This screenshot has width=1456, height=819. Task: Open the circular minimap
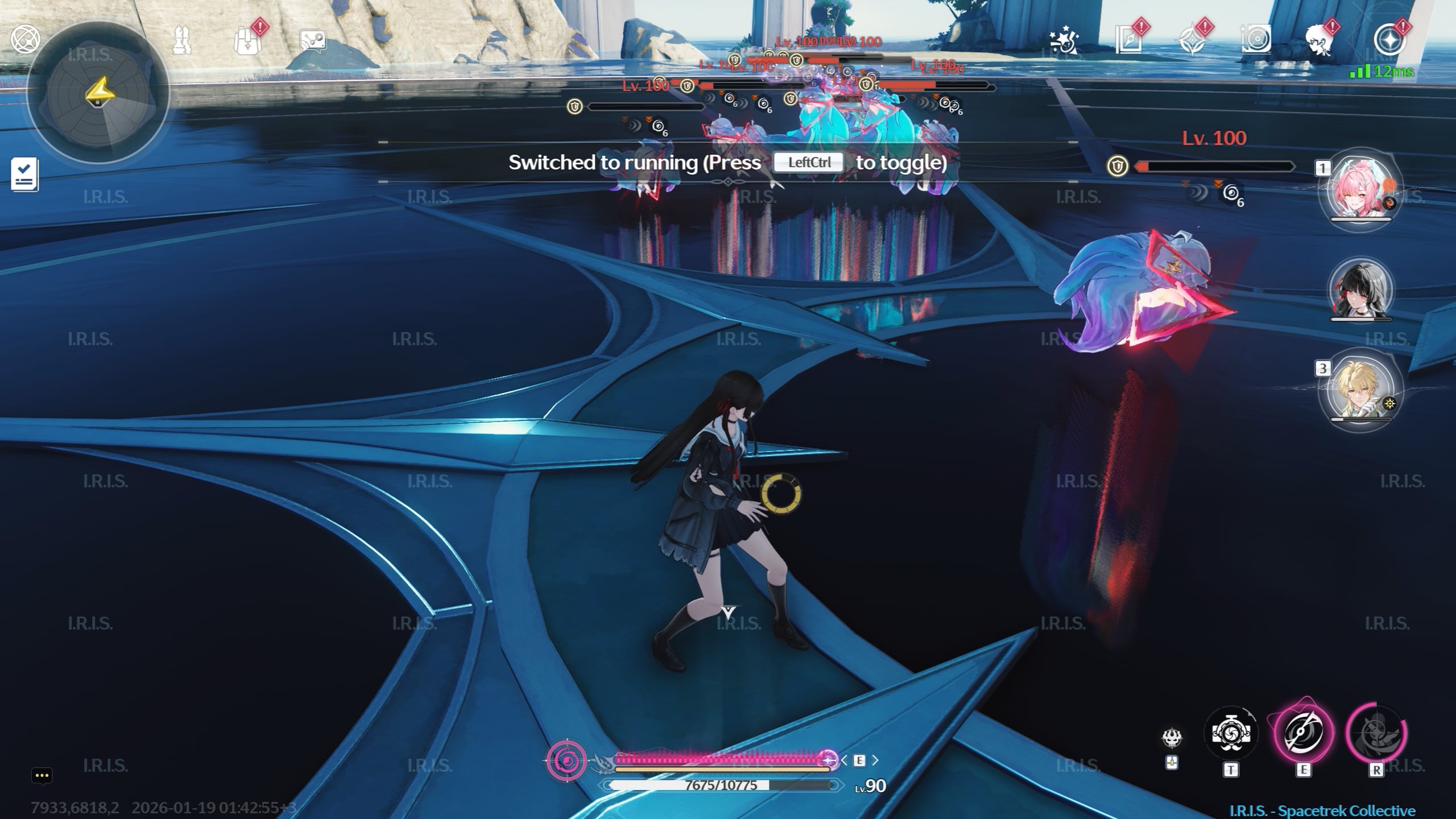(98, 94)
